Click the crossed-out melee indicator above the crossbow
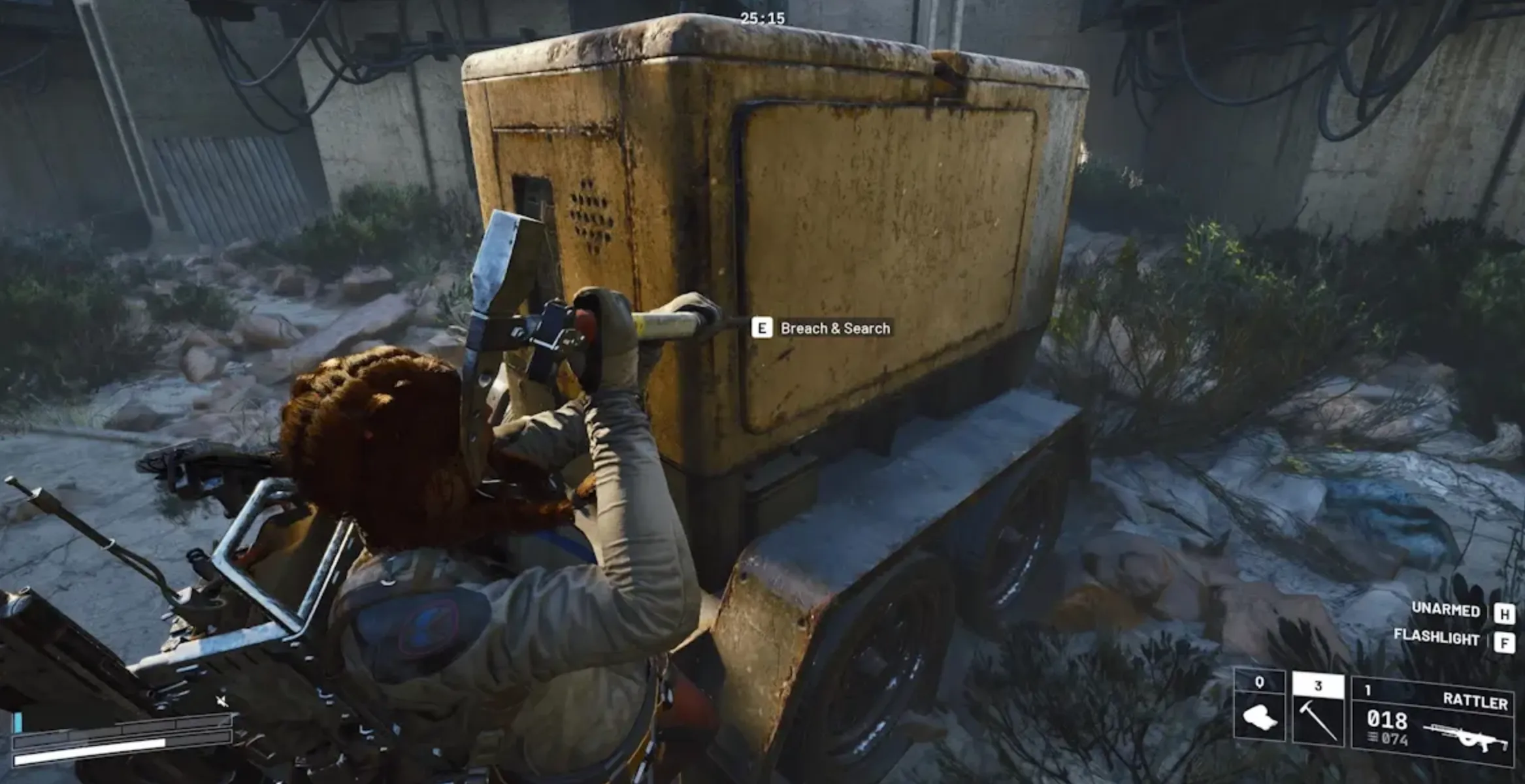The width and height of the screenshot is (1525, 784). [x=221, y=701]
